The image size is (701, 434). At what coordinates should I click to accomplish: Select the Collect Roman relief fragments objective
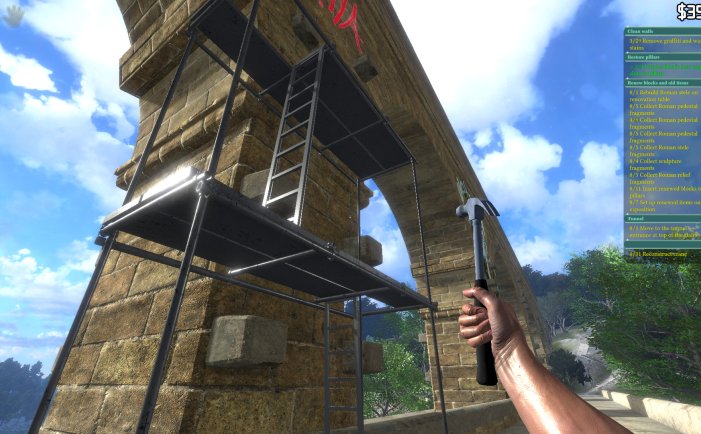pyautogui.click(x=662, y=174)
